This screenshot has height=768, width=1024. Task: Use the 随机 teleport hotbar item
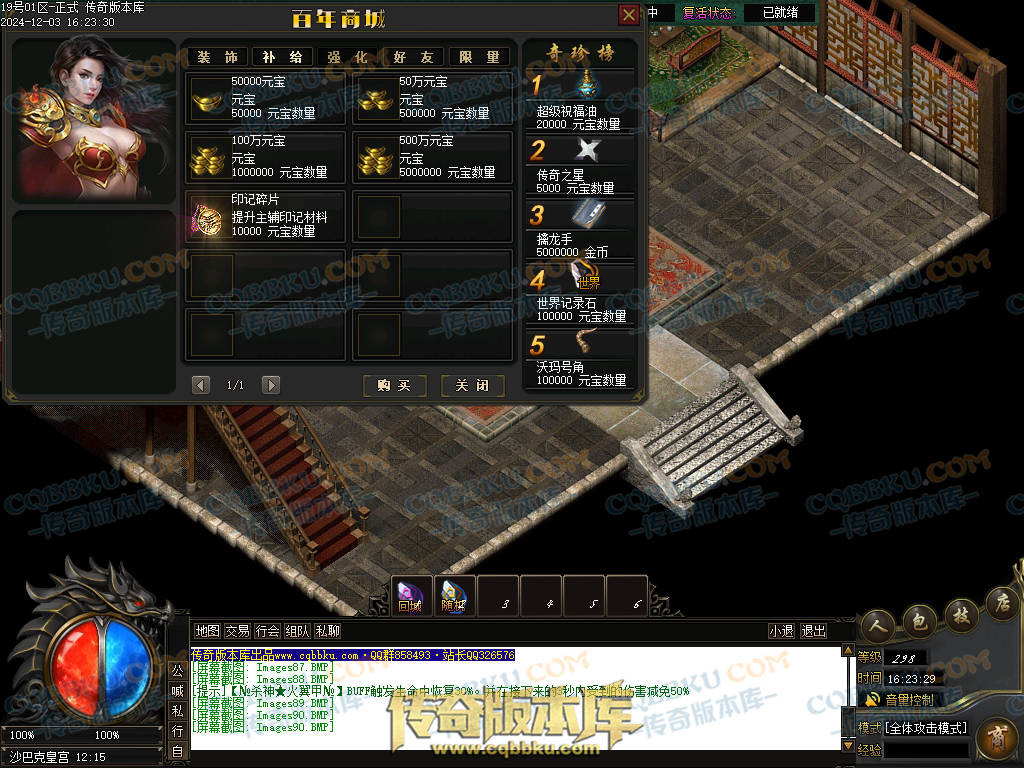(x=454, y=595)
